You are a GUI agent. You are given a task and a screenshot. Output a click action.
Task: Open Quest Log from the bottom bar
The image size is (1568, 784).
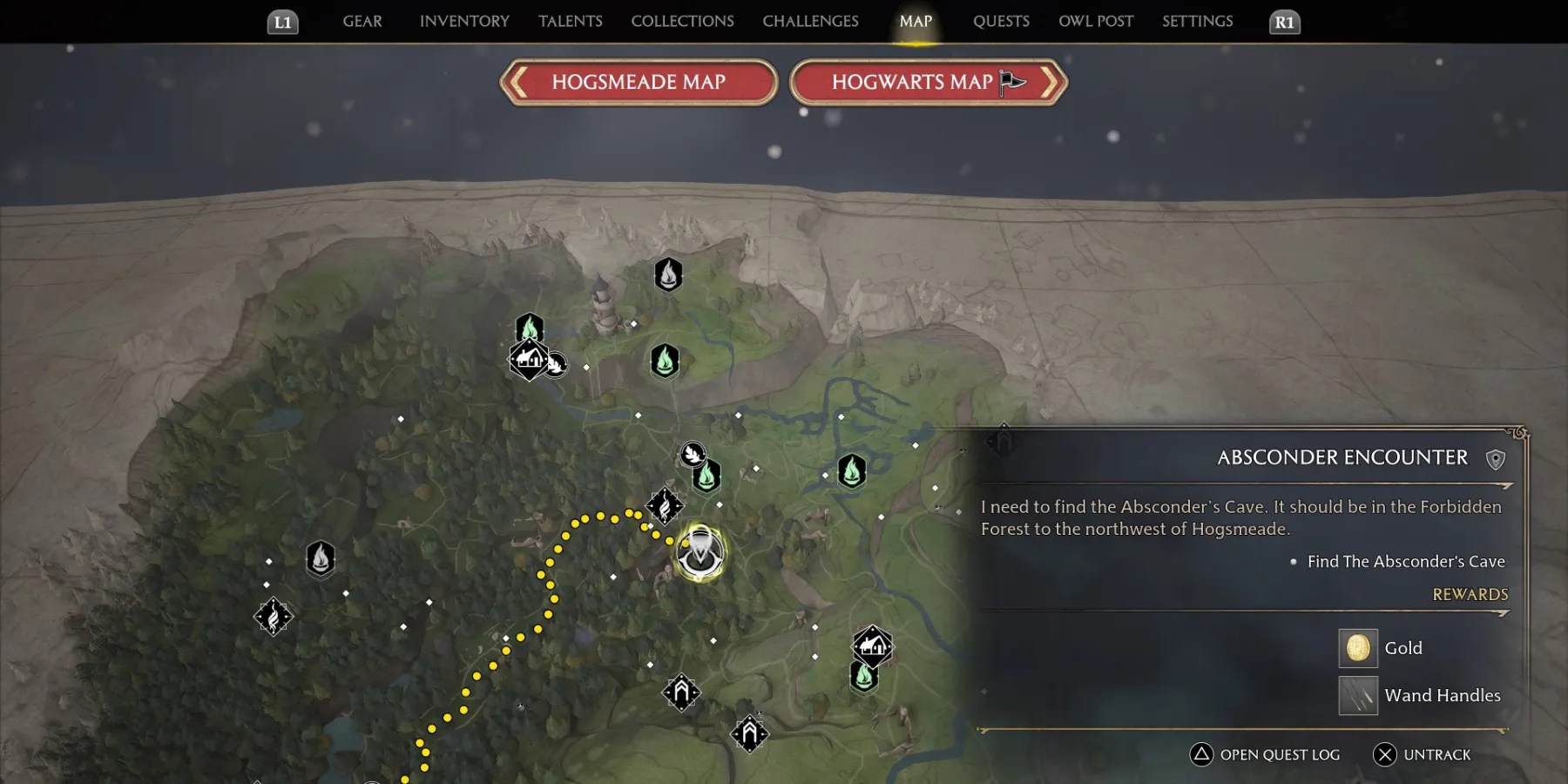click(x=1263, y=754)
